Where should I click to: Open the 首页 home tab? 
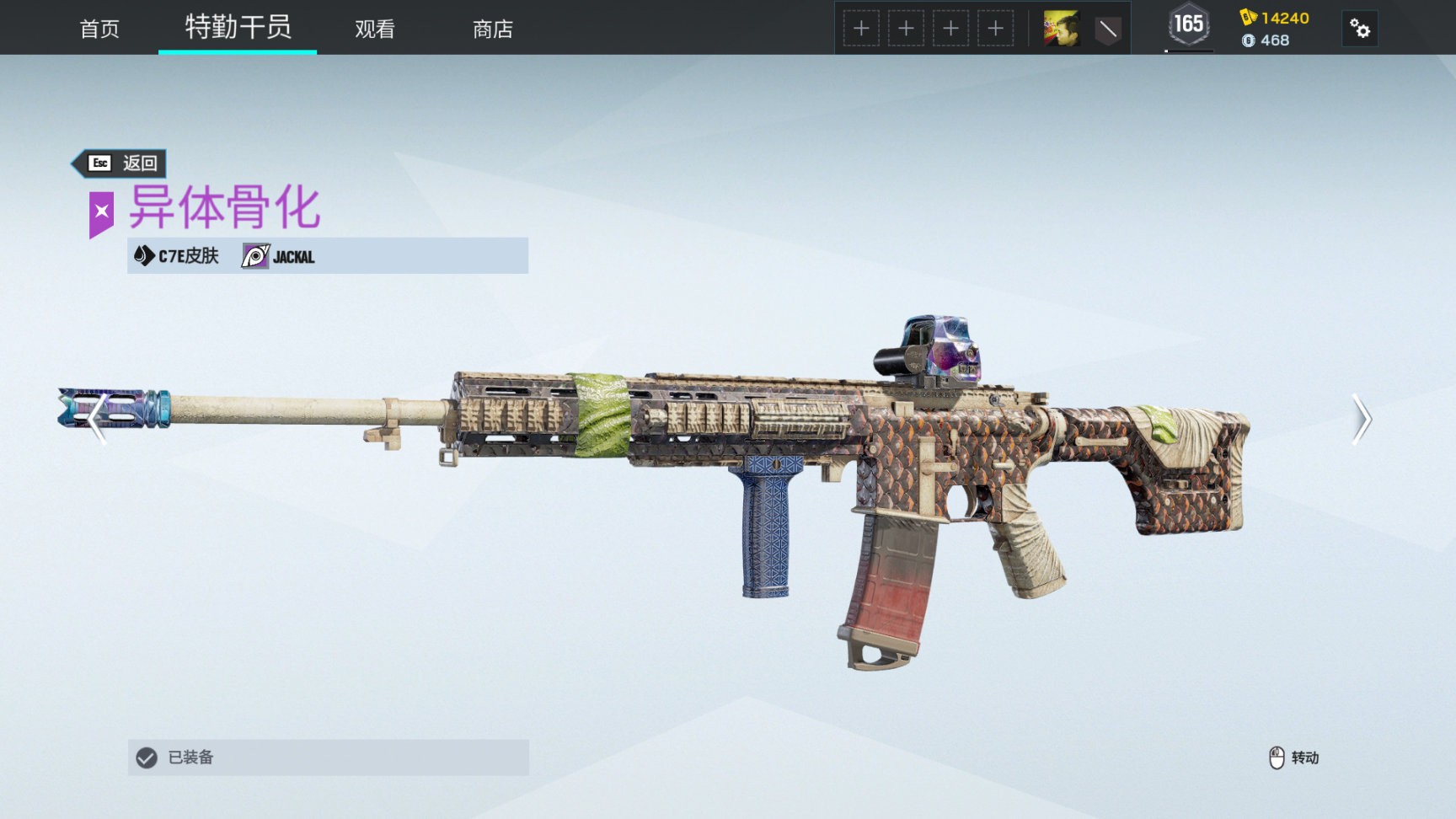[99, 29]
